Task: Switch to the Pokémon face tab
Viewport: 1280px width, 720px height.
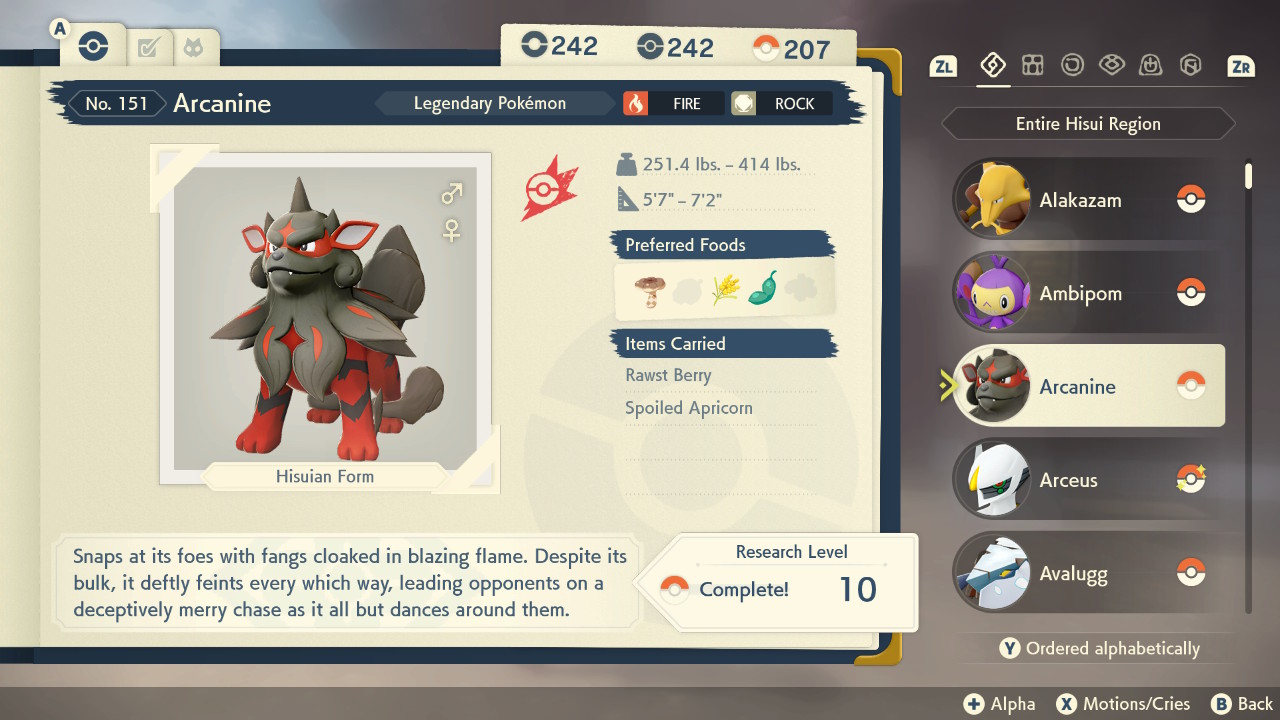Action: [x=193, y=47]
